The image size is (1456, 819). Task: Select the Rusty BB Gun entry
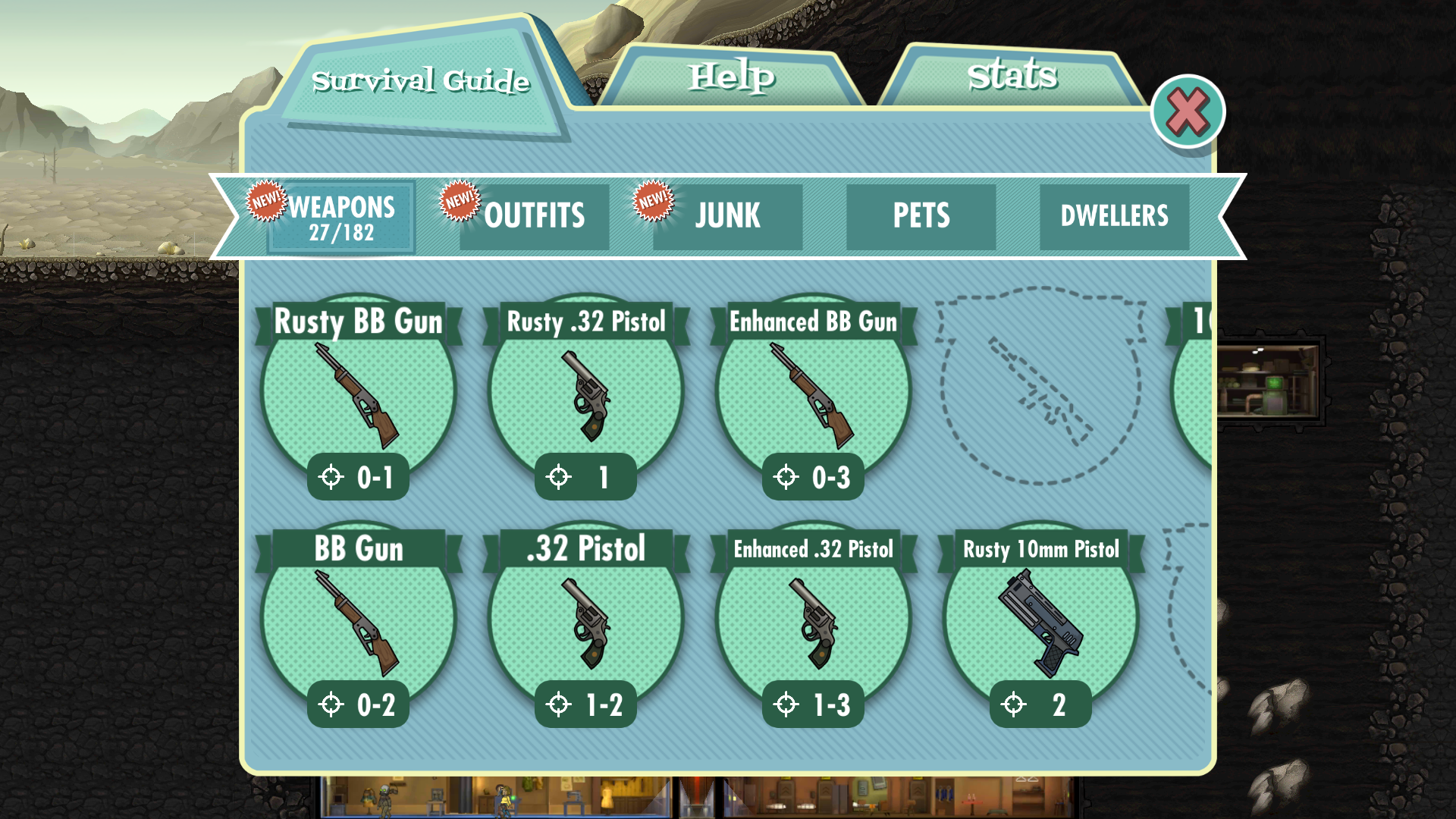[x=359, y=394]
